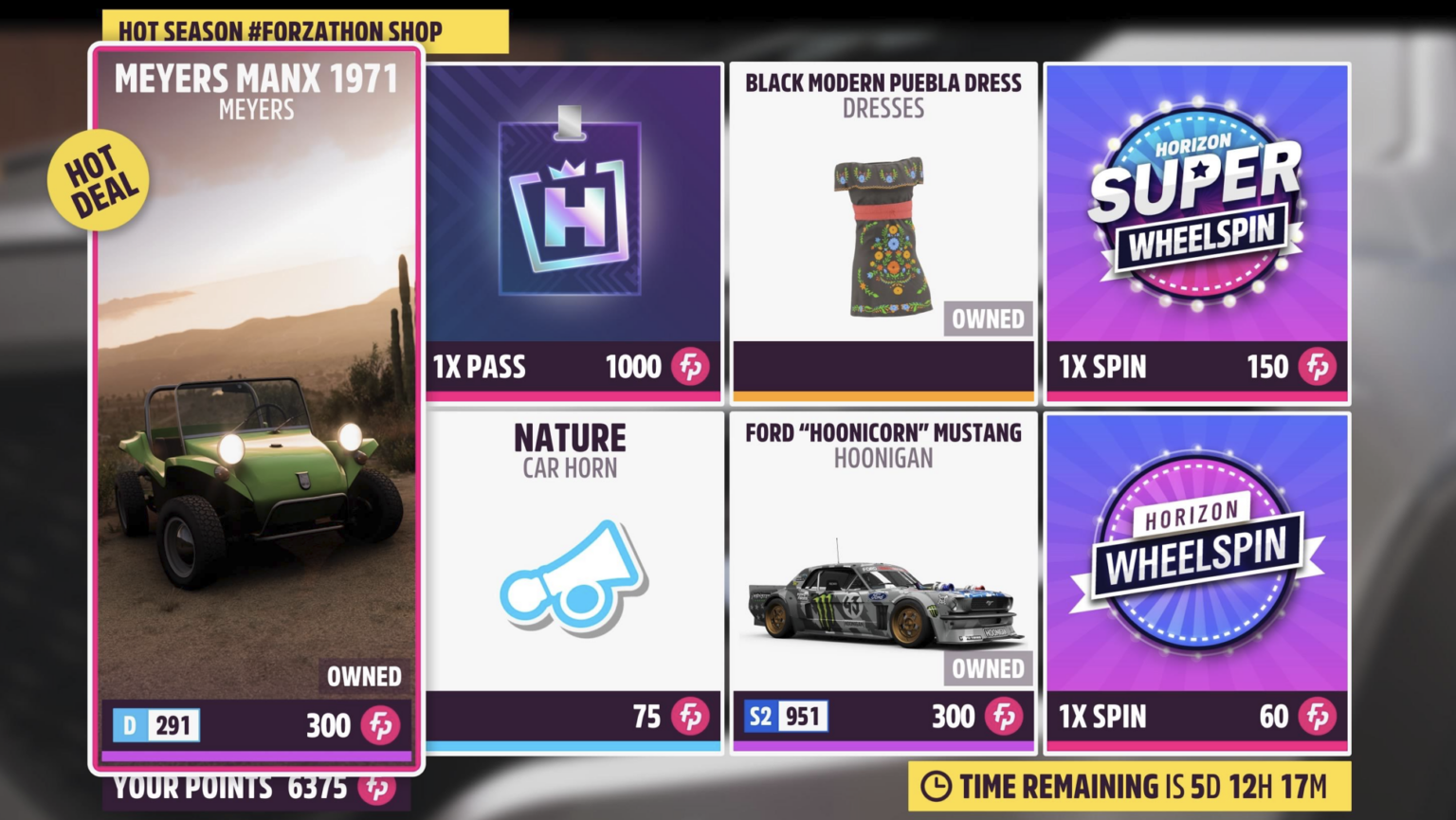Click the S2 951 performance rating badge
Image resolution: width=1456 pixels, height=820 pixels.
tap(785, 717)
